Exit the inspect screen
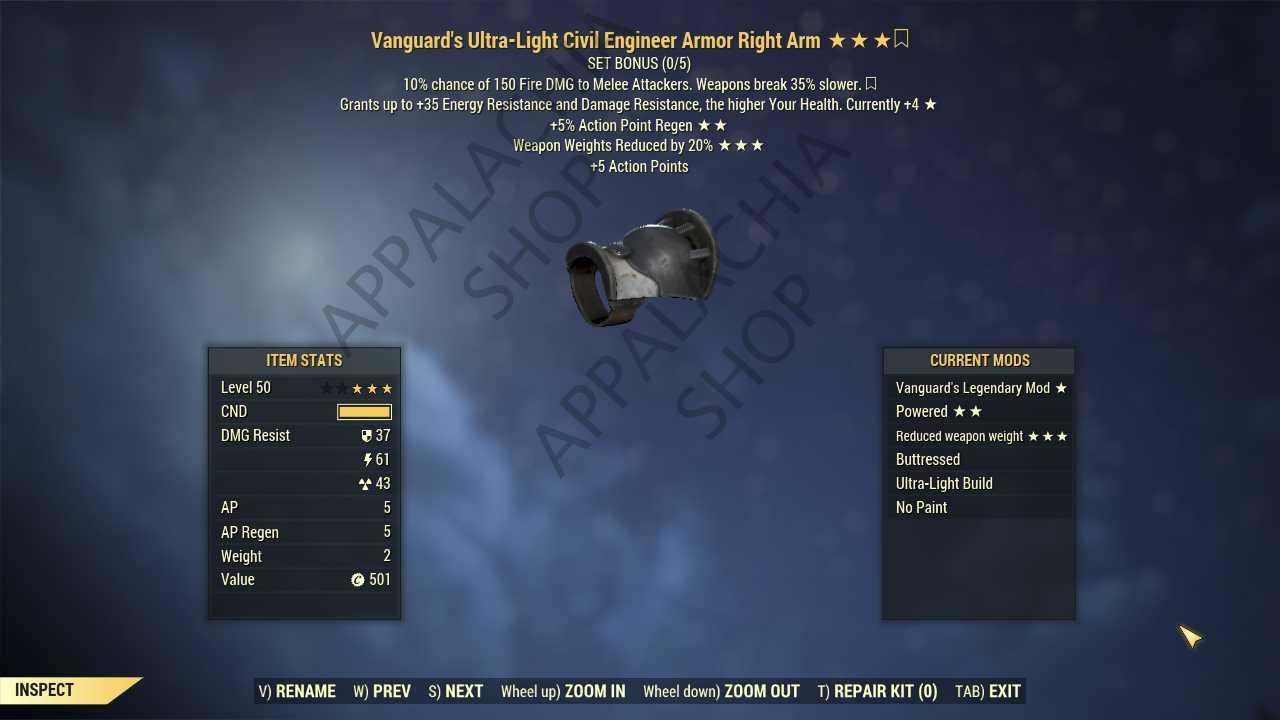Screen dimensions: 1280x720 (x=988, y=691)
